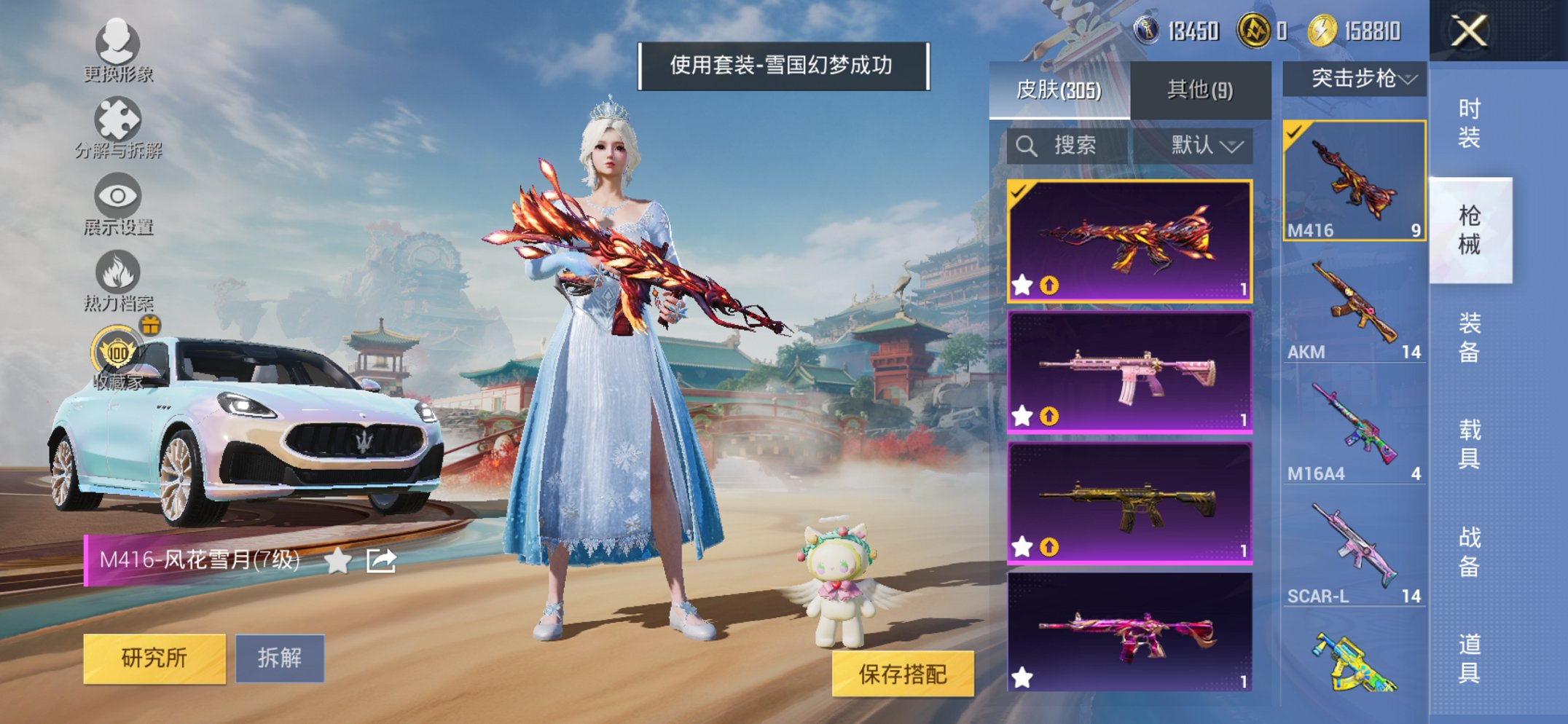The width and height of the screenshot is (1568, 724).
Task: Open the 热力档案 heat profile
Action: [x=117, y=275]
